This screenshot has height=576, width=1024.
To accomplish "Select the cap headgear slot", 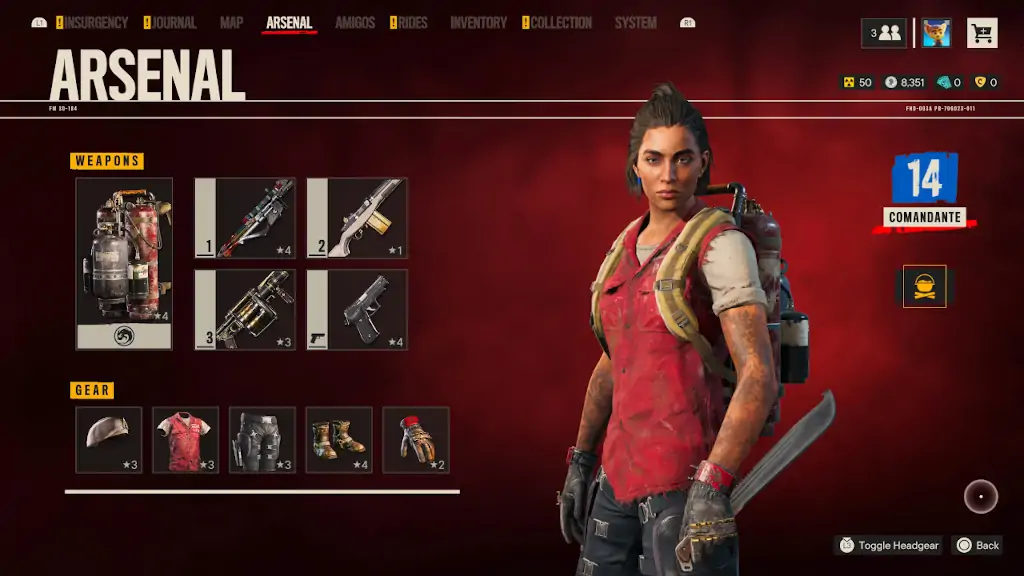I will 108,439.
